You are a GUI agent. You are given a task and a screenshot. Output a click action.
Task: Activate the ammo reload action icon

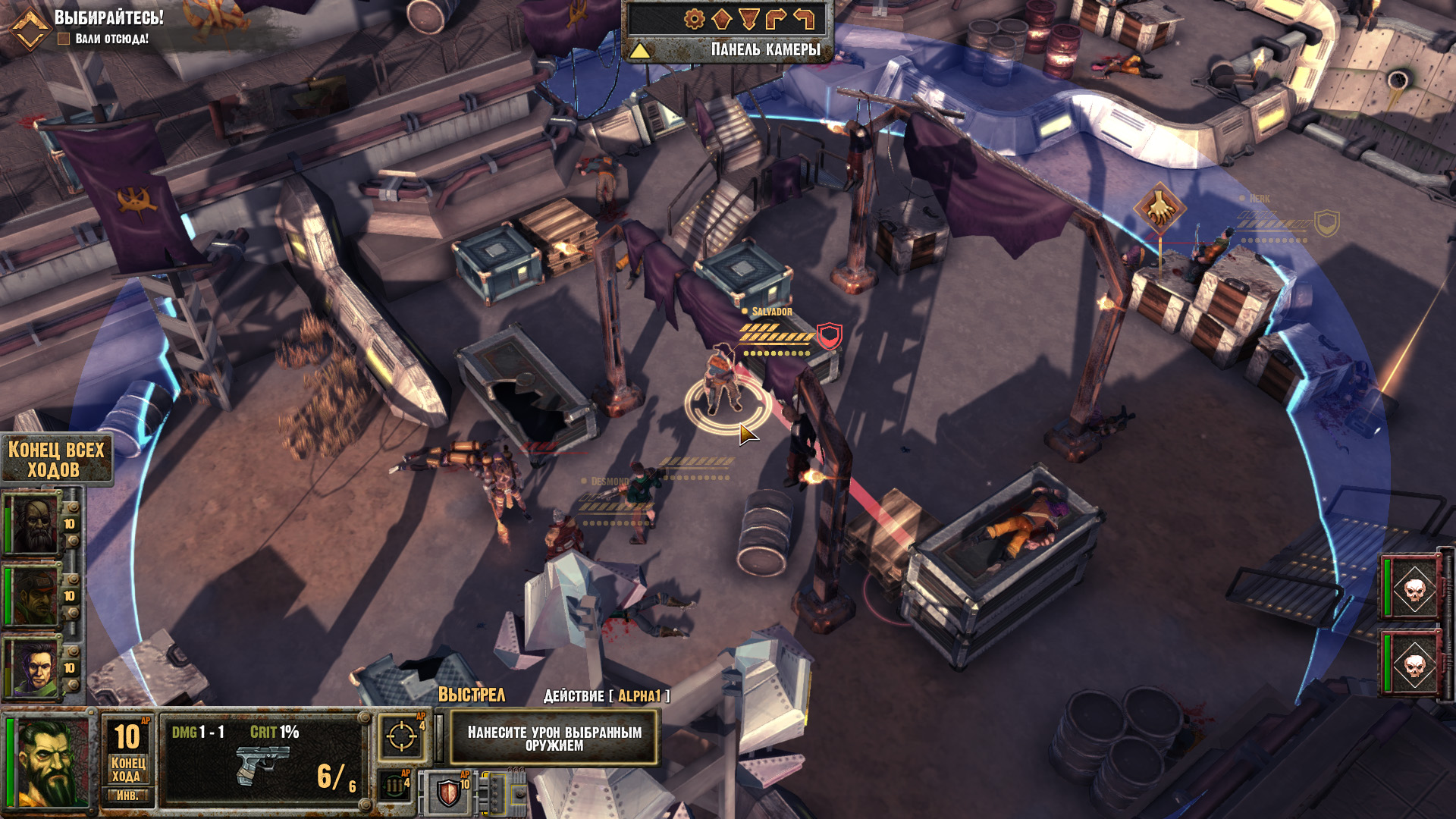[x=395, y=786]
